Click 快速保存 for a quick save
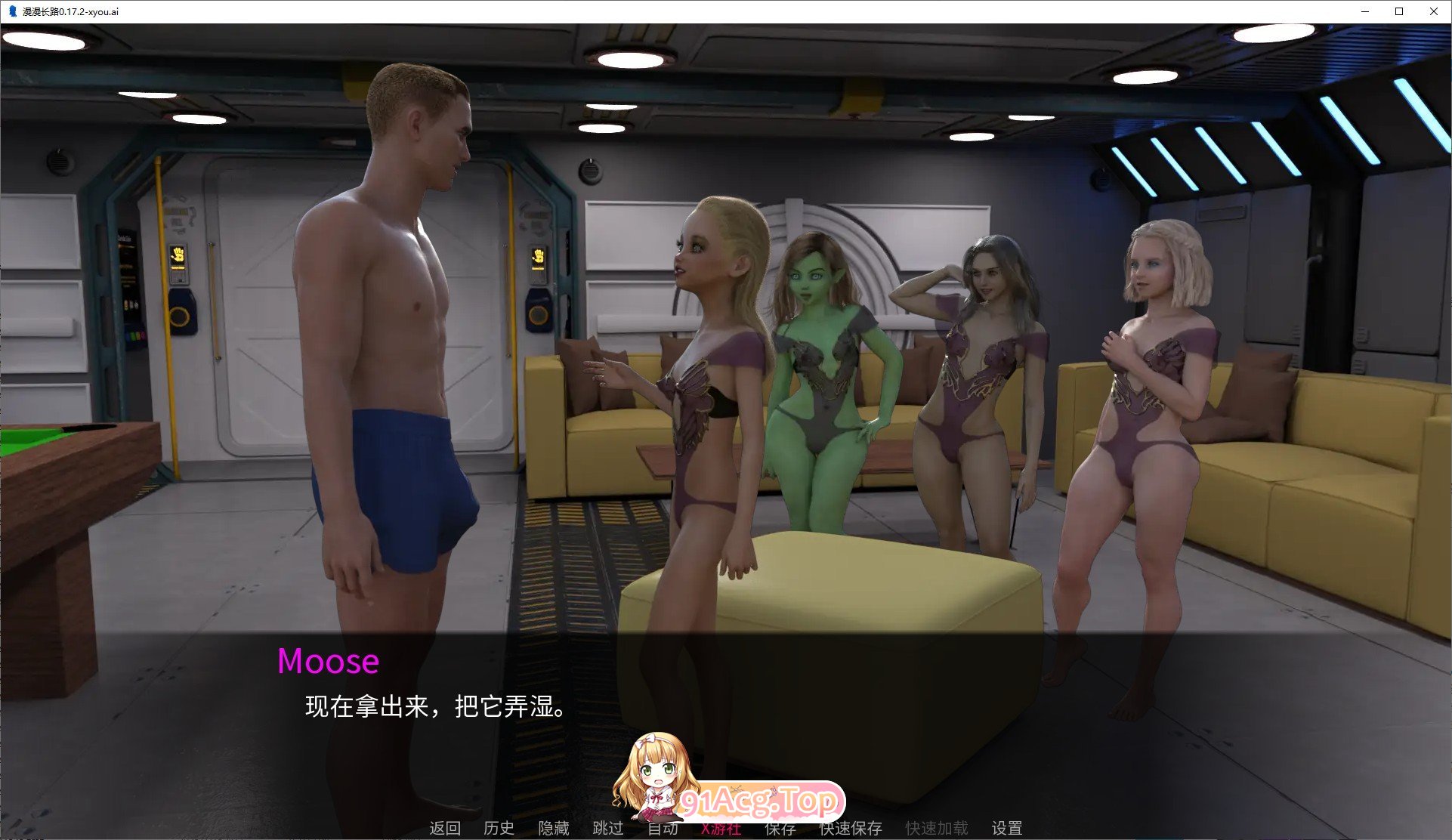Viewport: 1452px width, 840px height. [851, 827]
